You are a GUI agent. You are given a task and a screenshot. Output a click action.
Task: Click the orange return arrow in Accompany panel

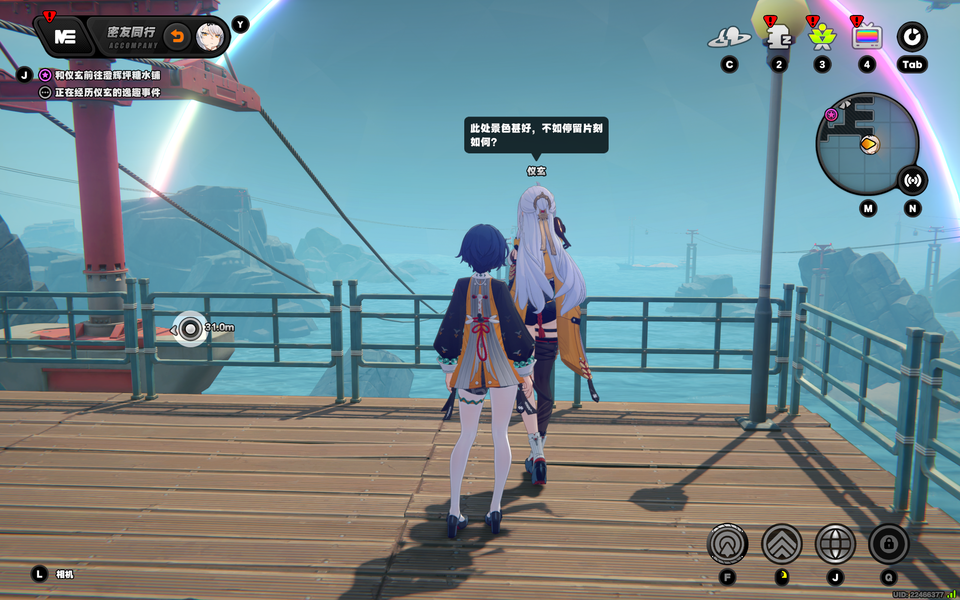(176, 37)
